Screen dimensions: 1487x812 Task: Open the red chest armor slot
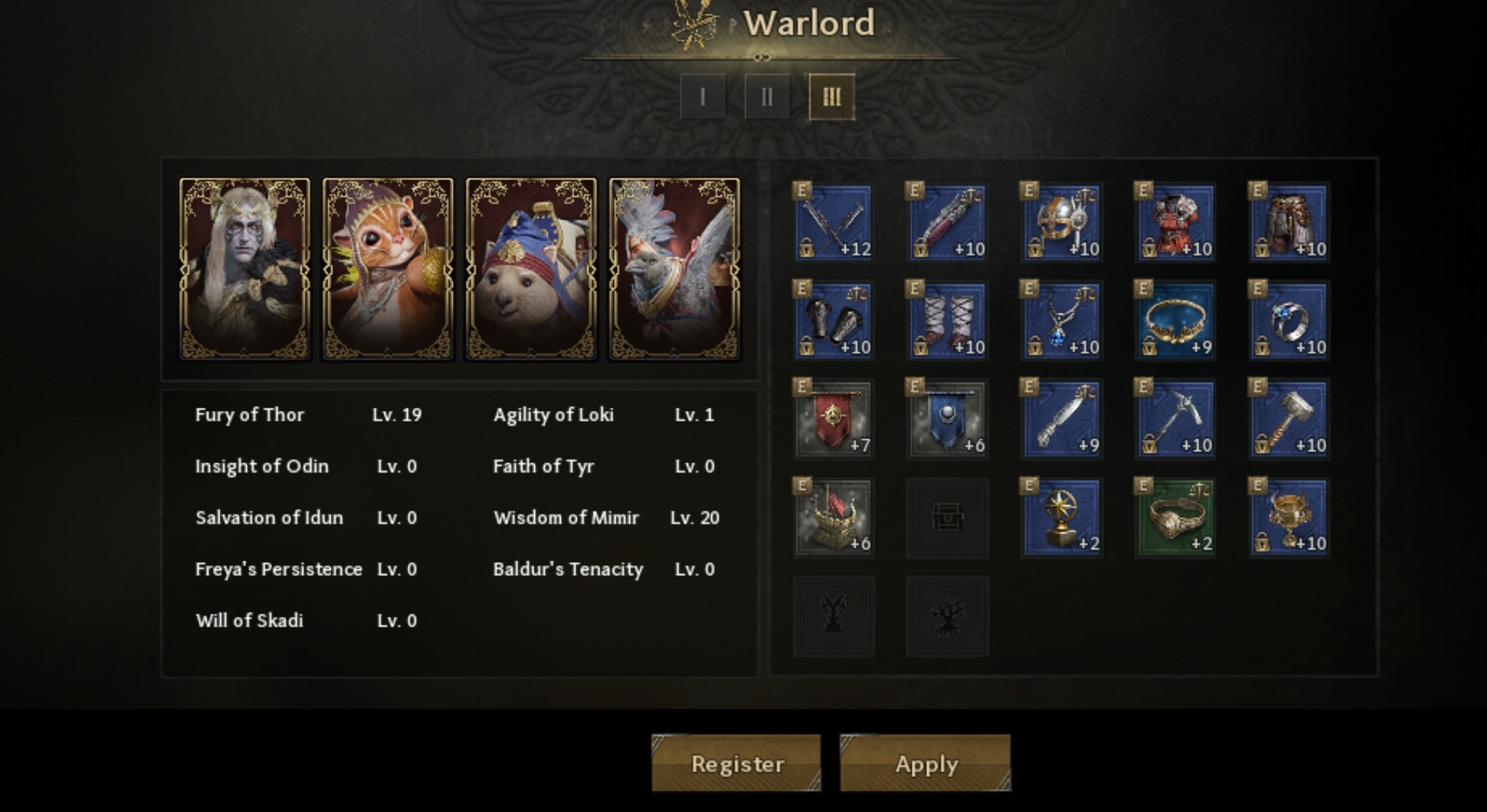(1175, 223)
